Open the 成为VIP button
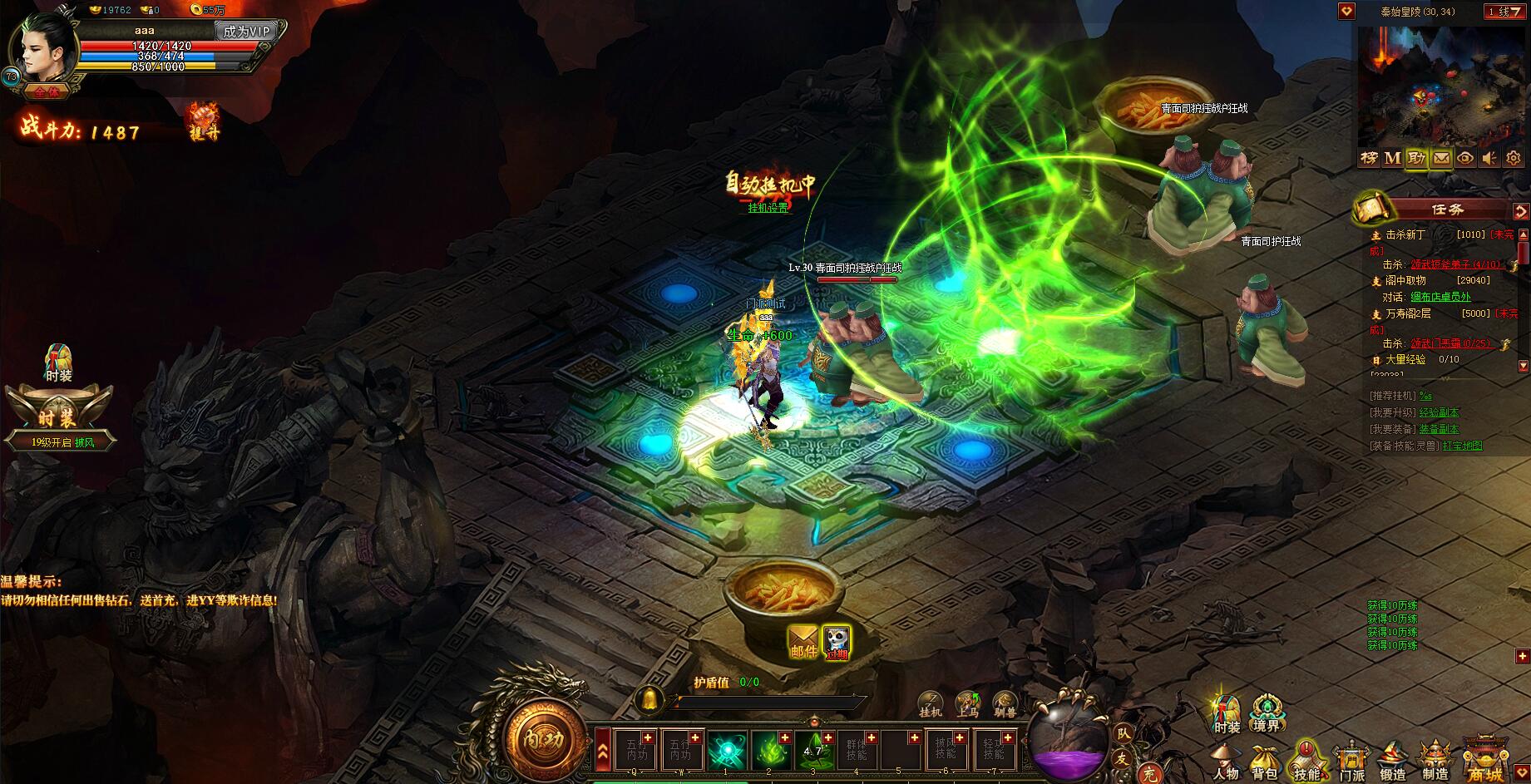 click(245, 32)
